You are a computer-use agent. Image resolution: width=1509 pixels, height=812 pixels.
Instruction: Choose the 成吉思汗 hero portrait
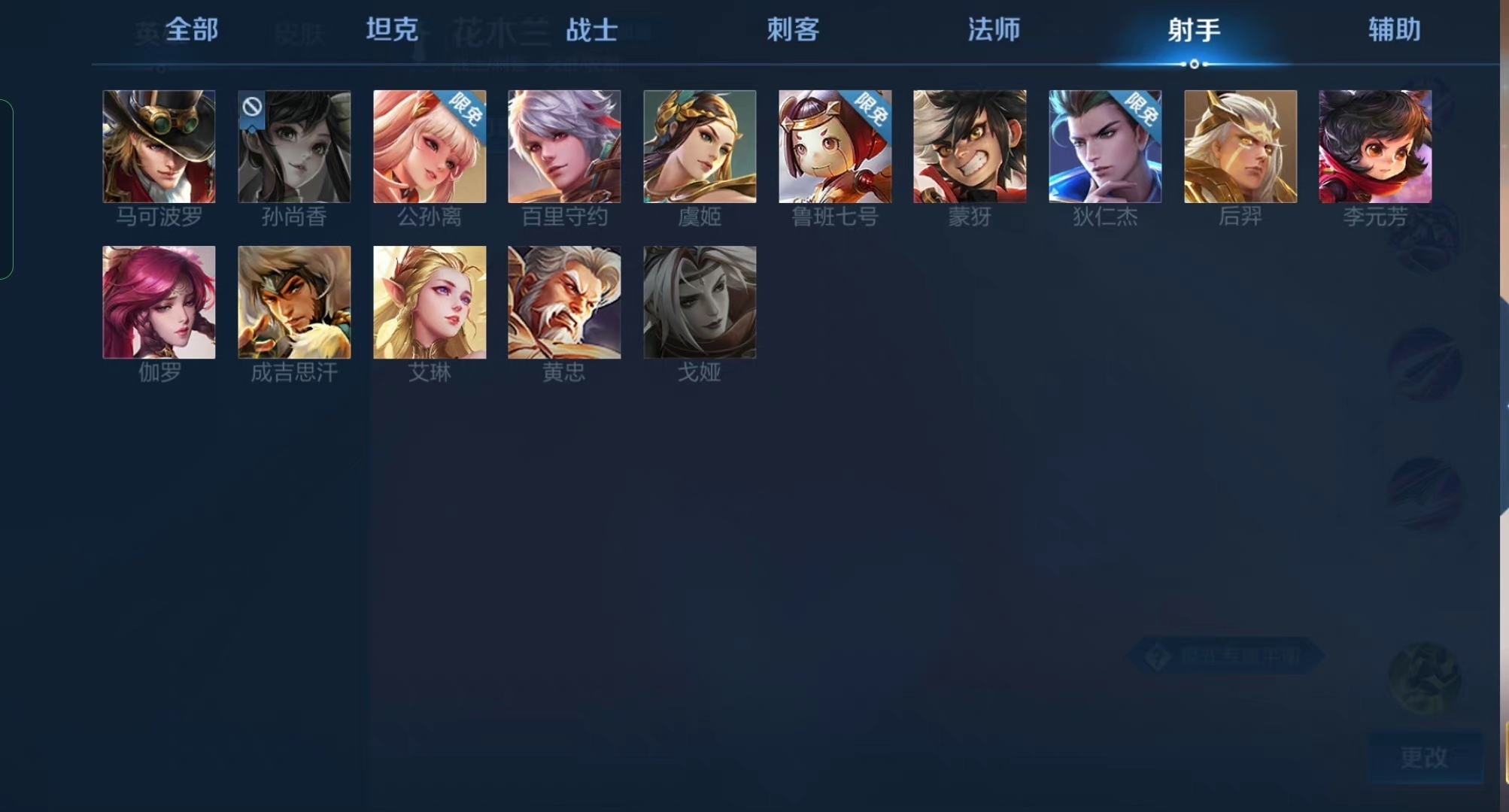tap(293, 302)
